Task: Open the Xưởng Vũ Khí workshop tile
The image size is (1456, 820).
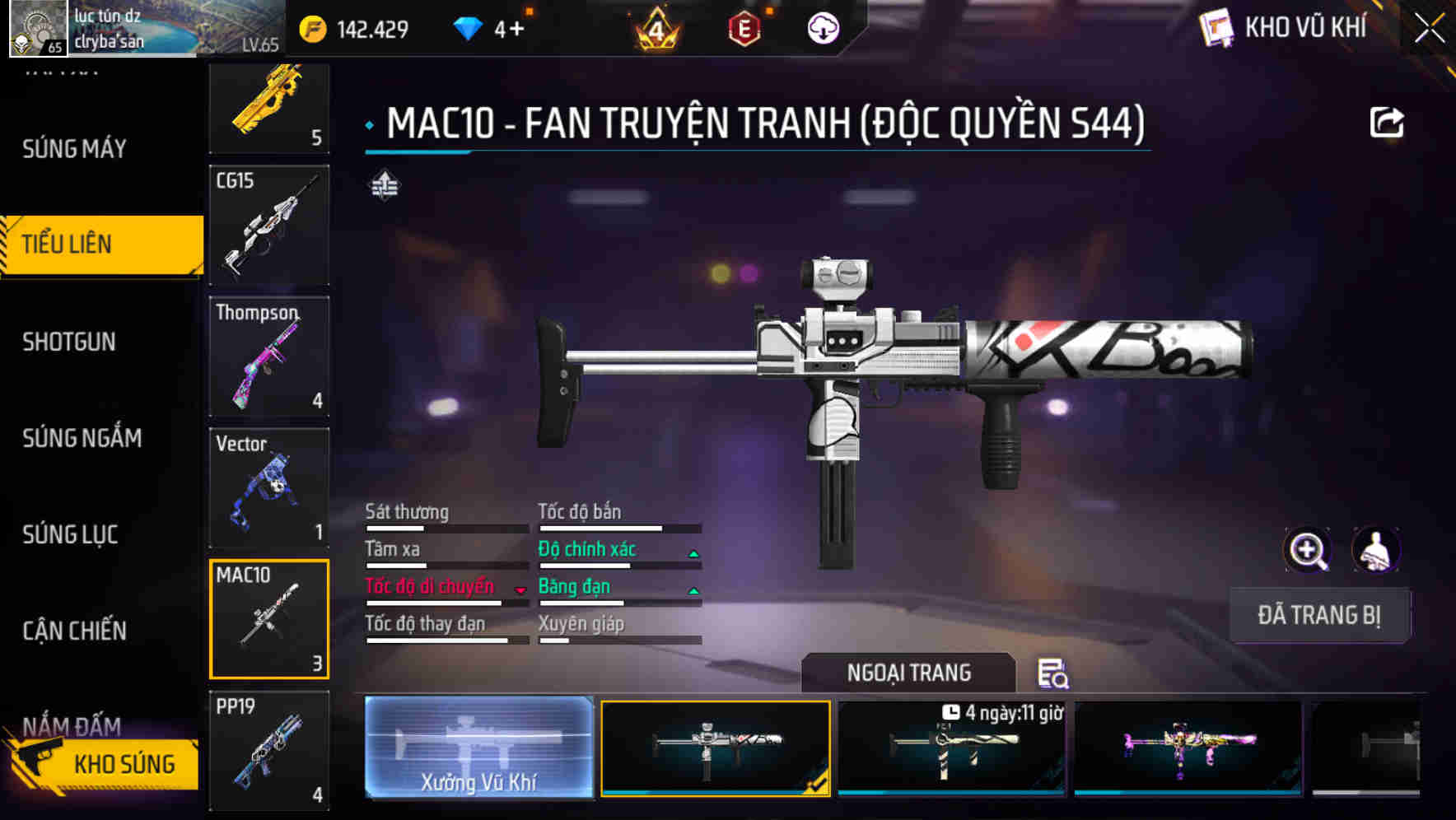Action: (478, 748)
